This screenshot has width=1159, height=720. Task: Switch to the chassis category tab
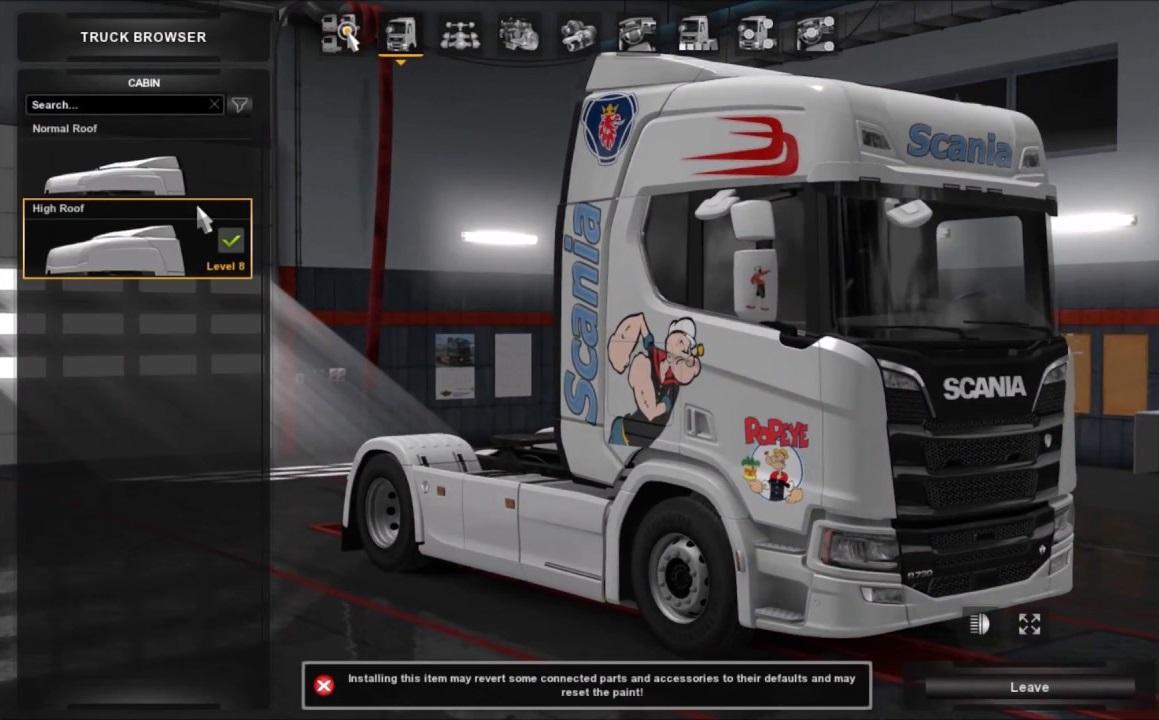(x=460, y=34)
